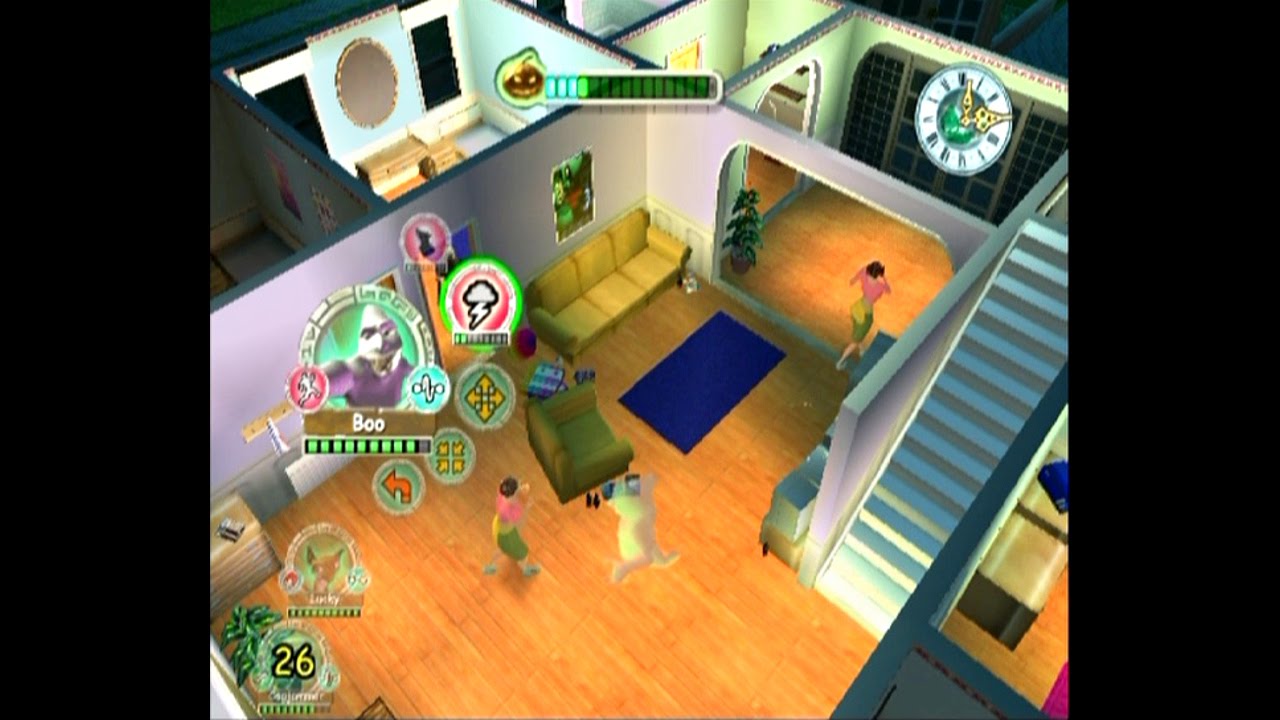1280x720 pixels.
Task: Click the sound wave icon right of Boo's portrait
Action: tap(427, 387)
